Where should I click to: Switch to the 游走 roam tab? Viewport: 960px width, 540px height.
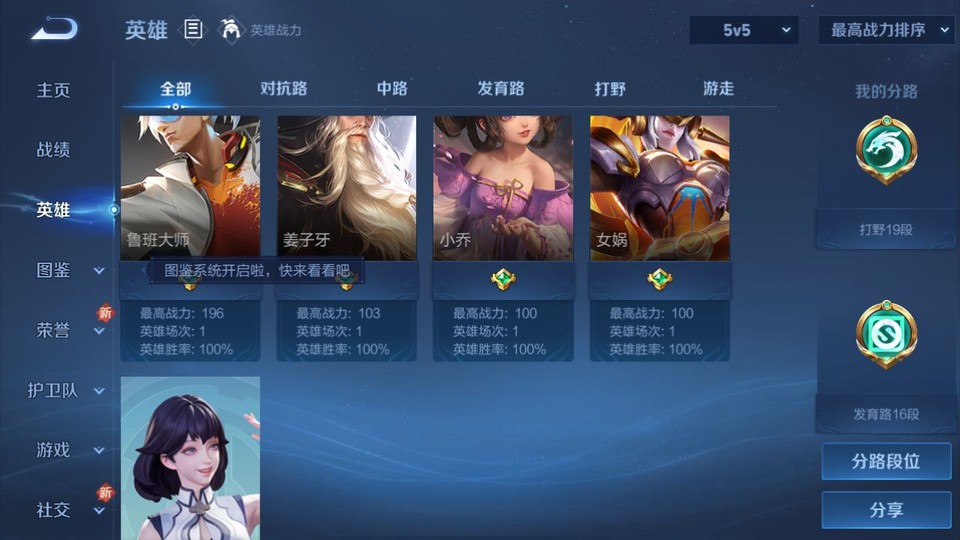coord(718,89)
